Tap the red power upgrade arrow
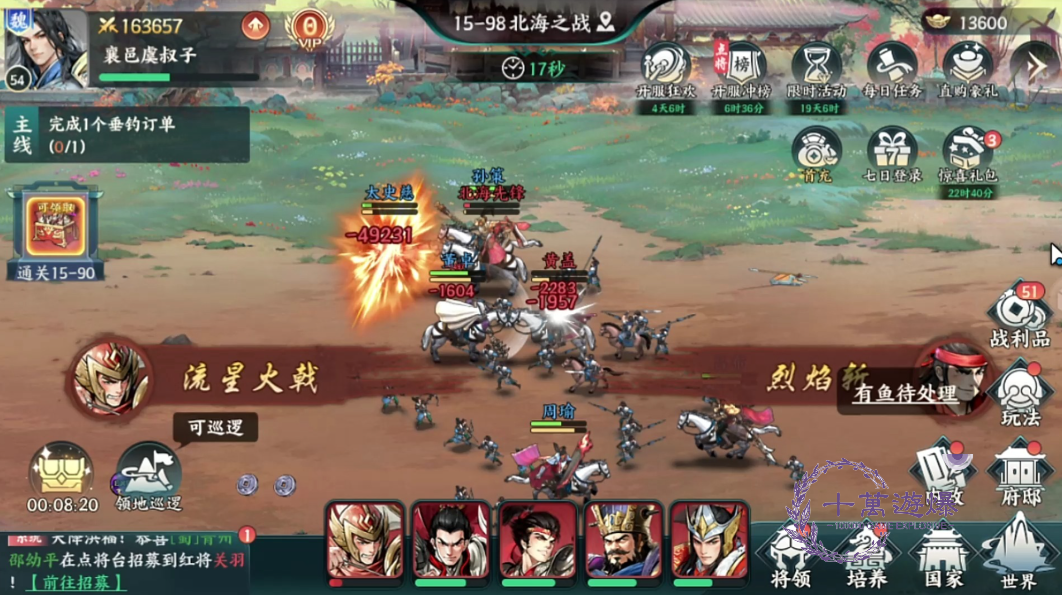Screen dimensions: 1062x595 coord(255,26)
